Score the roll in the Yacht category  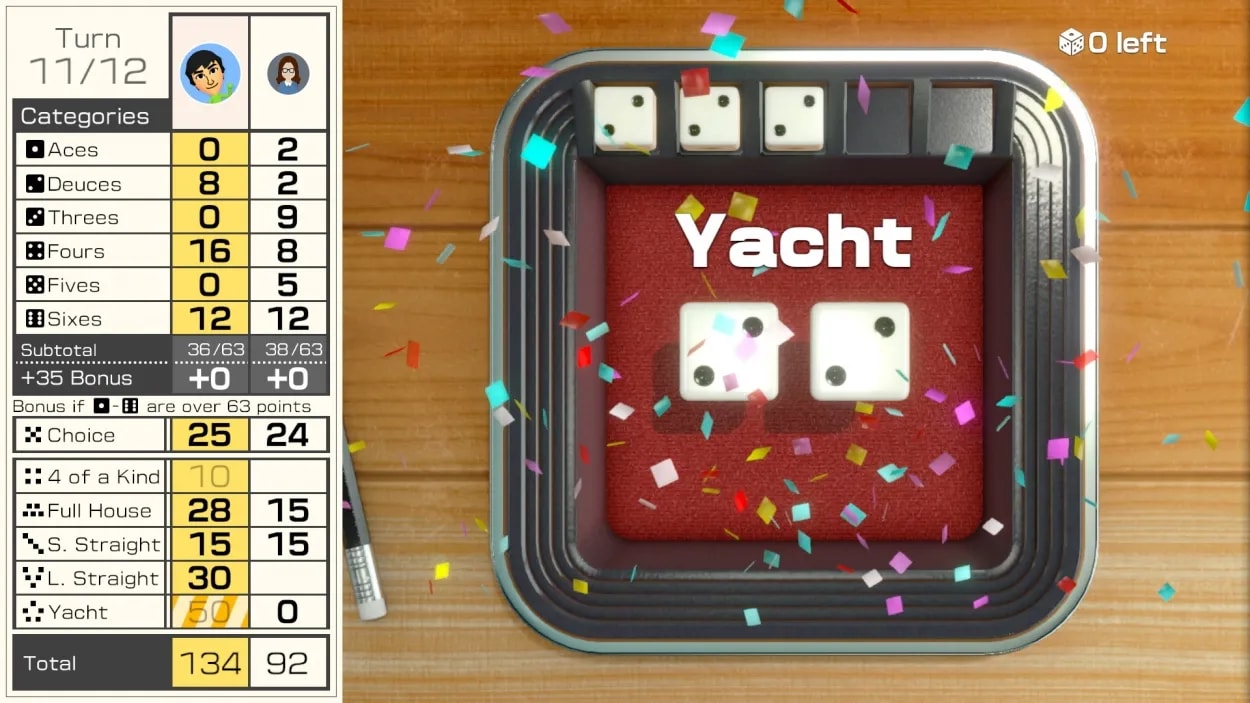coord(209,612)
